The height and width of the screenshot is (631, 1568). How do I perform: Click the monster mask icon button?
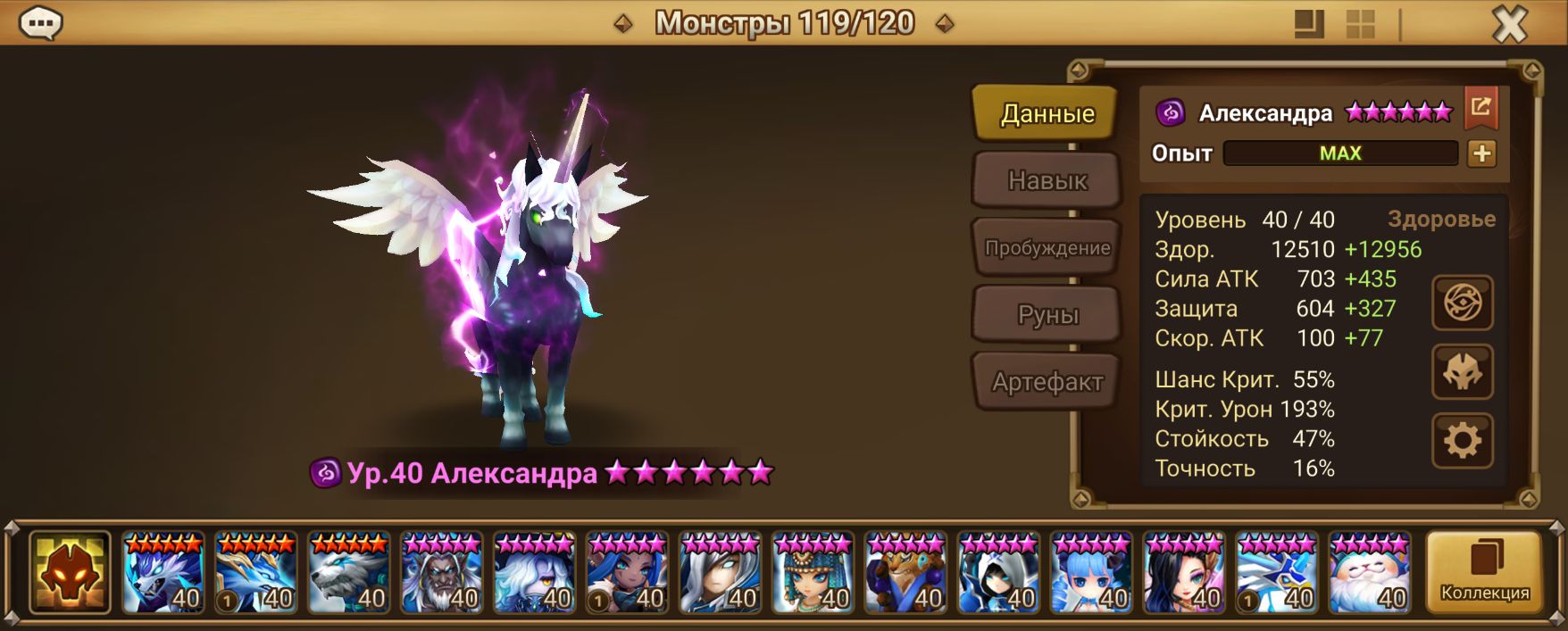[1462, 372]
